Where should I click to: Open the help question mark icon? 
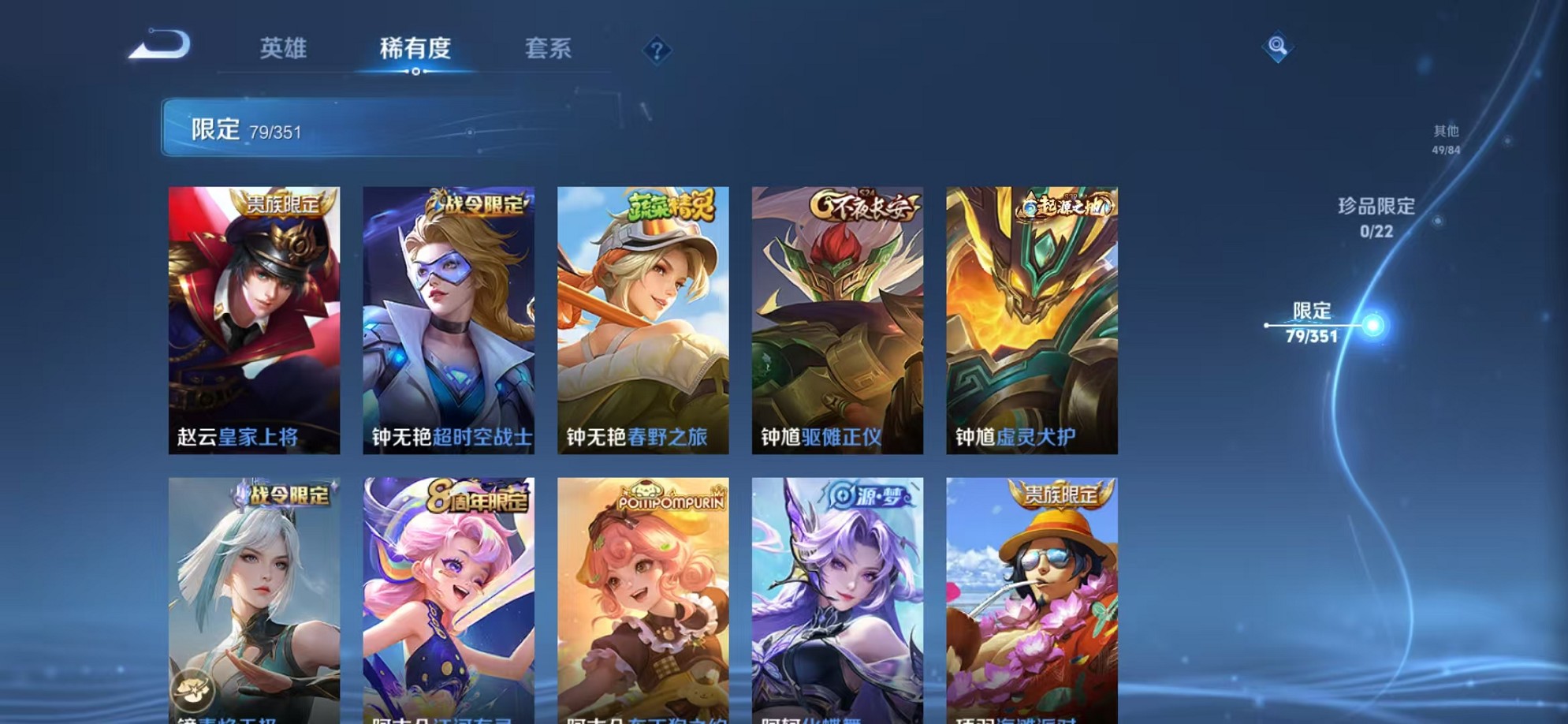tap(657, 51)
